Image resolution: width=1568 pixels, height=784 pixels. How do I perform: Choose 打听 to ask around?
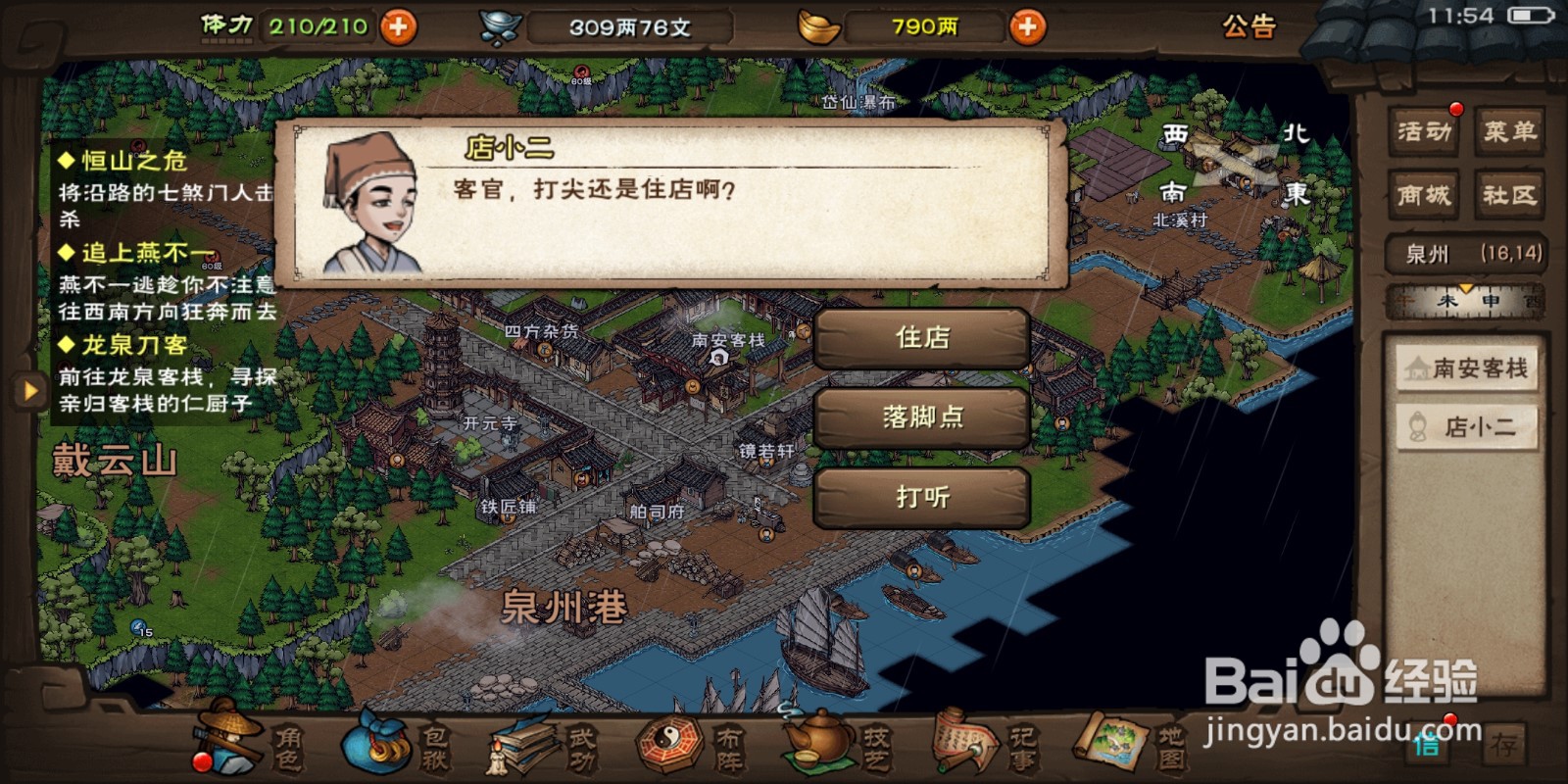pos(920,497)
